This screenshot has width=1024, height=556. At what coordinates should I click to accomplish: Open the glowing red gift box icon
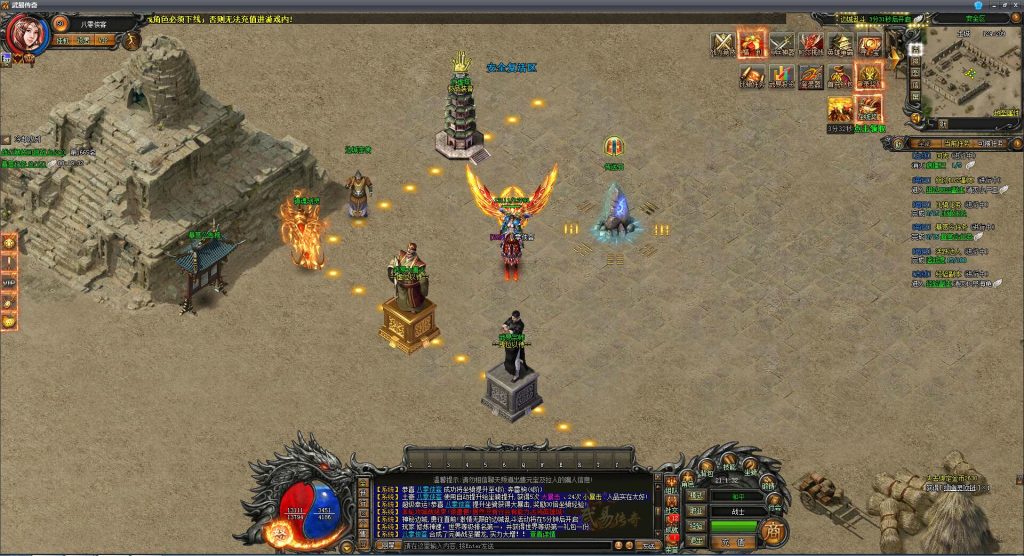pos(752,44)
